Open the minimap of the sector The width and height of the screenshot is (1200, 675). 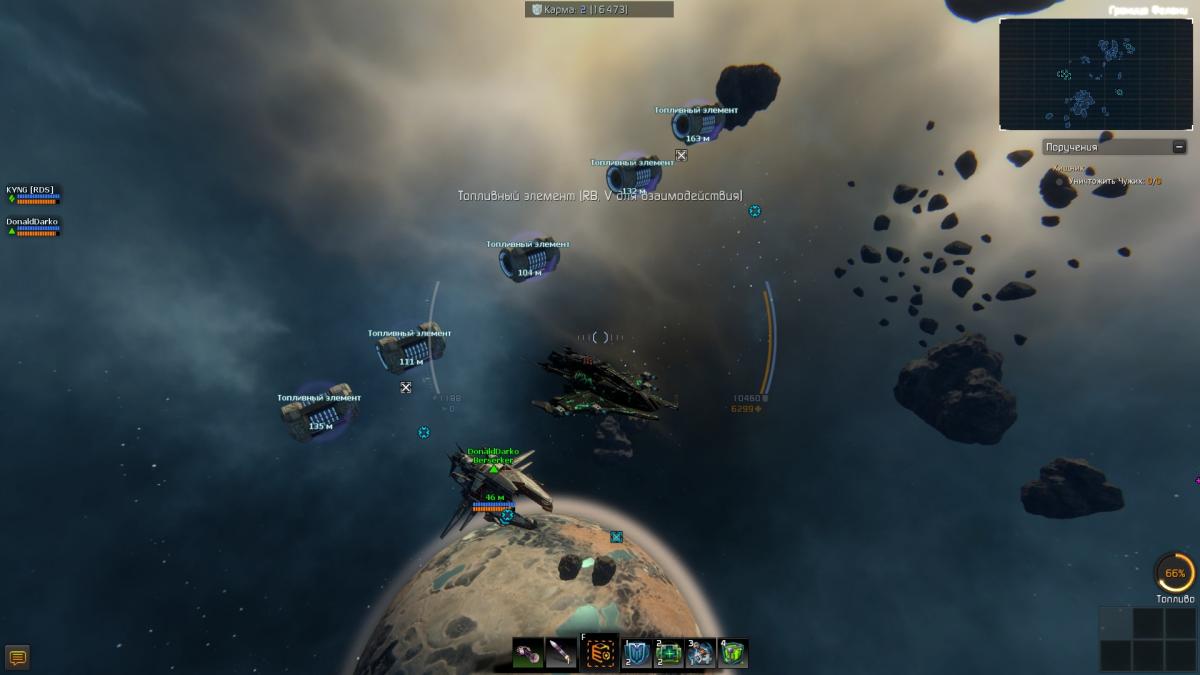1096,74
